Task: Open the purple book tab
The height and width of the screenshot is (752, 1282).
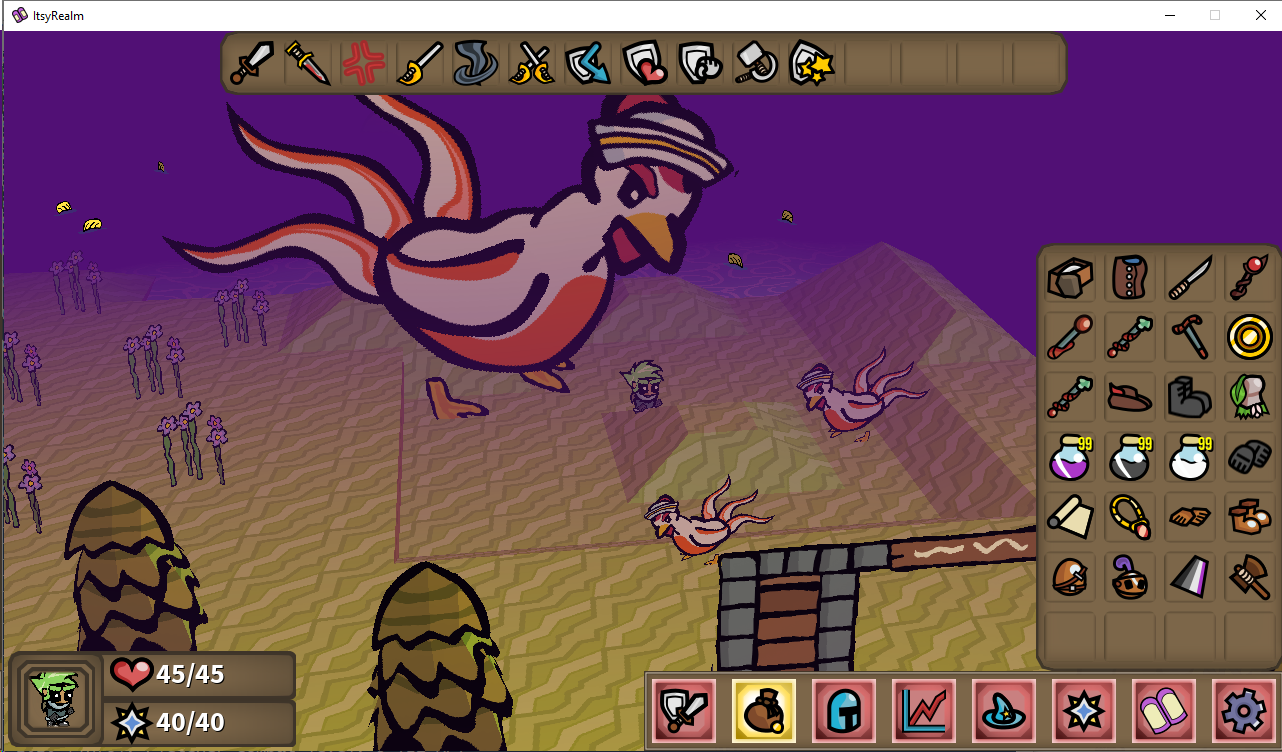Action: (x=1164, y=711)
